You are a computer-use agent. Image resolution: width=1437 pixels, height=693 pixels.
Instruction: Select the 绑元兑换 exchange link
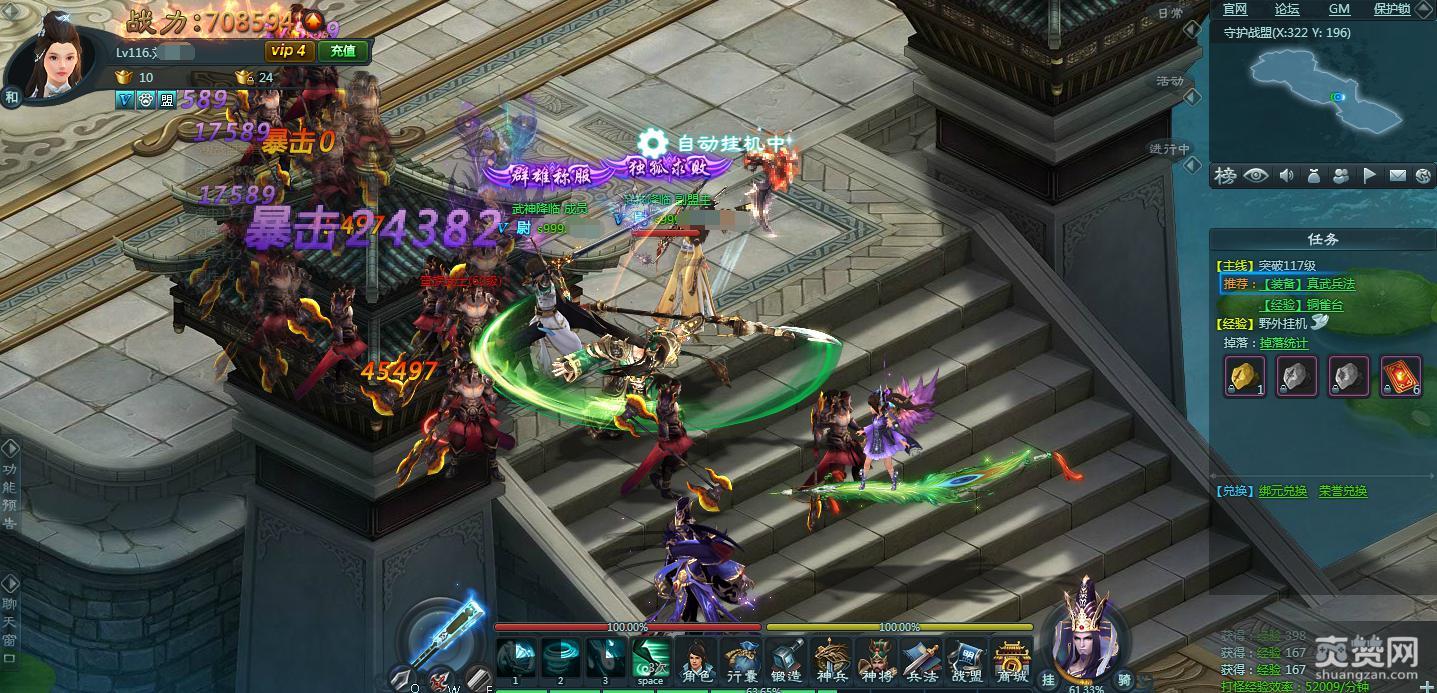(x=1281, y=491)
